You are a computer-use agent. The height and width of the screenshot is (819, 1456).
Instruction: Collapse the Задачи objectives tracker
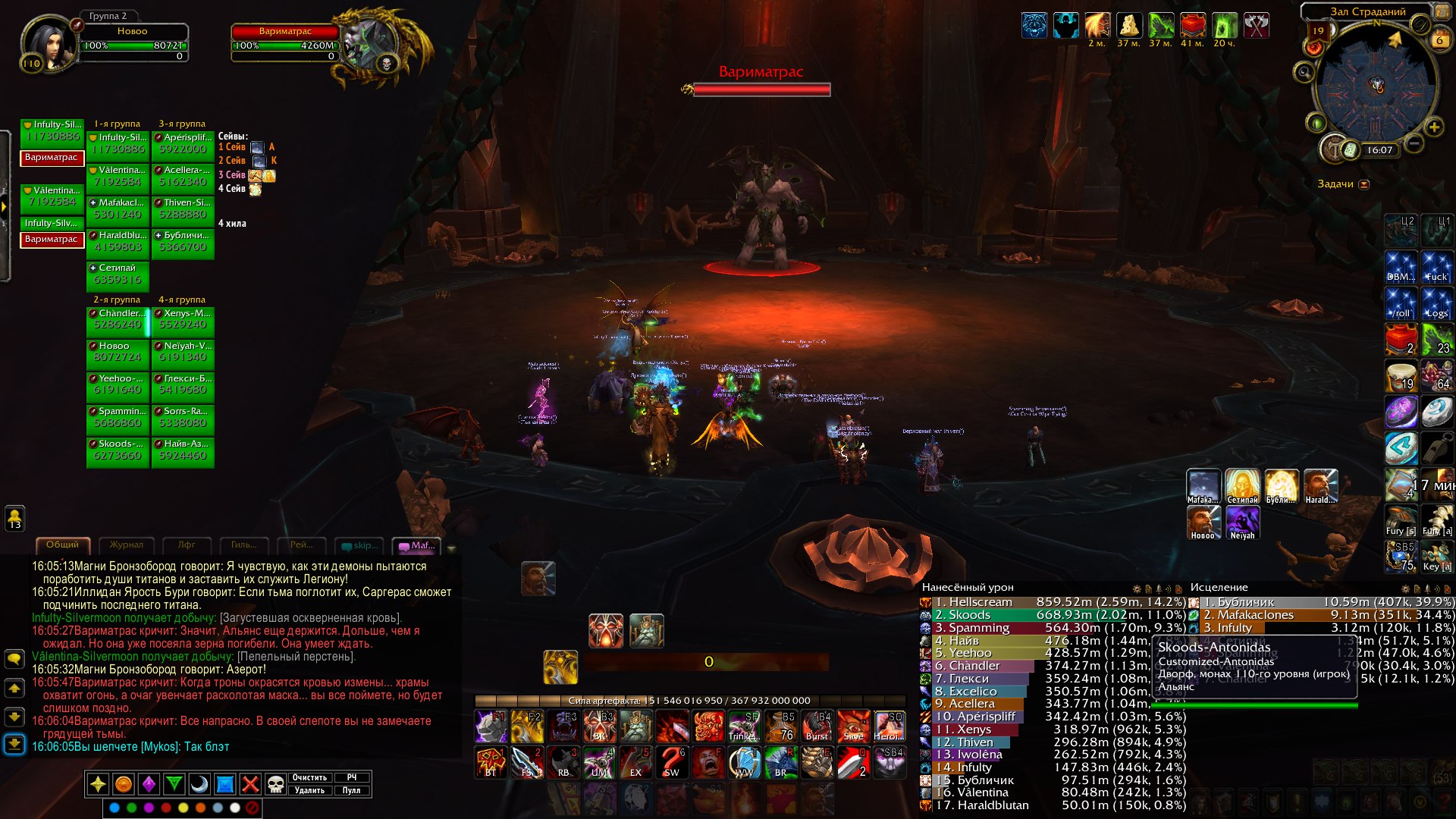pyautogui.click(x=1363, y=184)
